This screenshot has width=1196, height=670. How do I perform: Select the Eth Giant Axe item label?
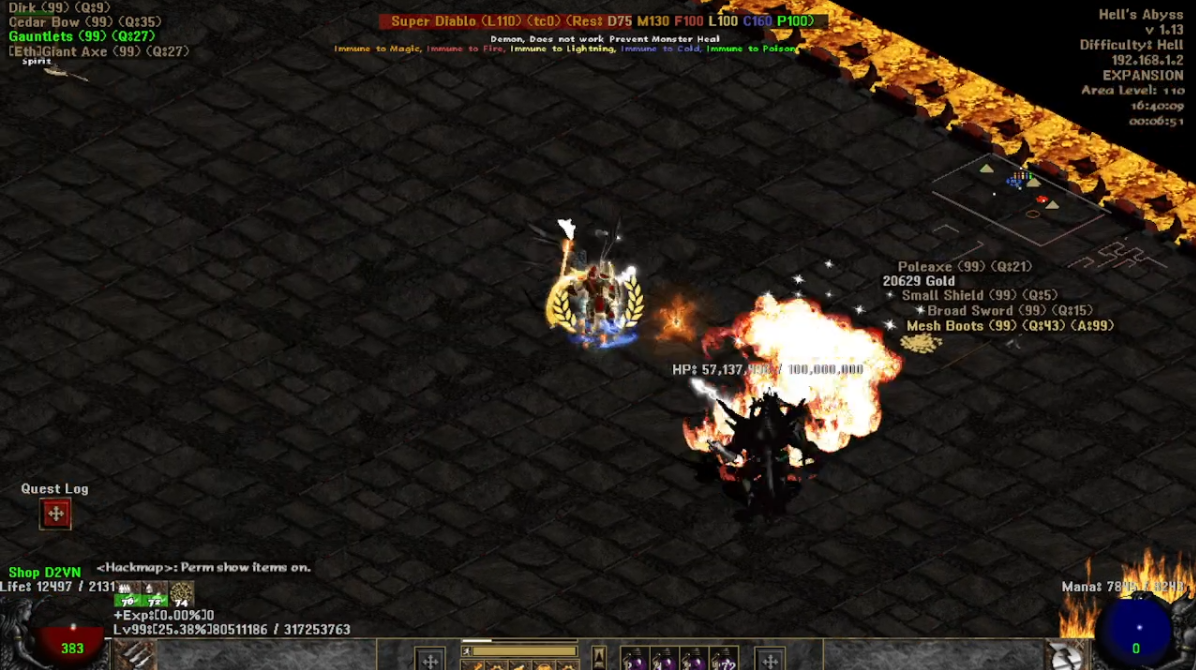(98, 52)
